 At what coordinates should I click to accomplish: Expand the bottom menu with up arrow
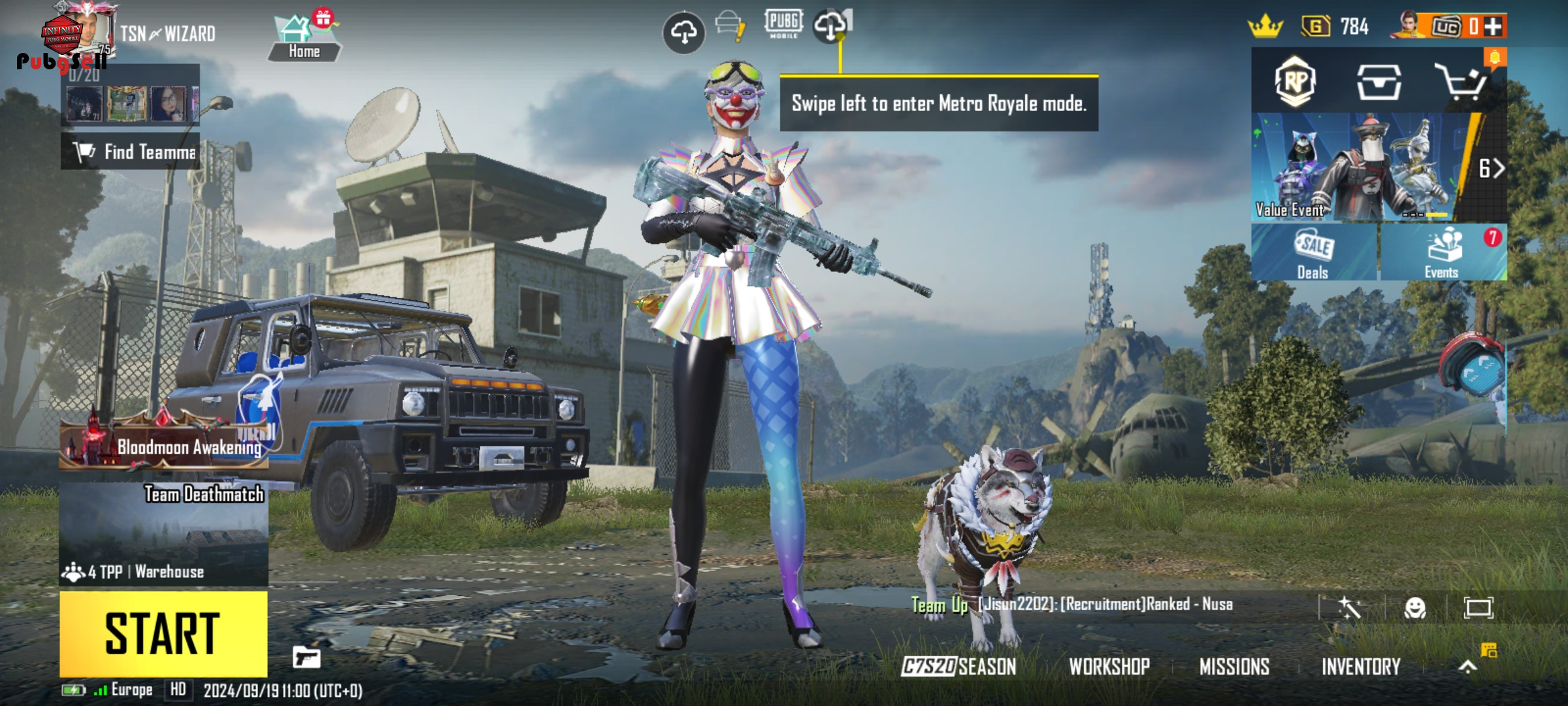[1467, 667]
